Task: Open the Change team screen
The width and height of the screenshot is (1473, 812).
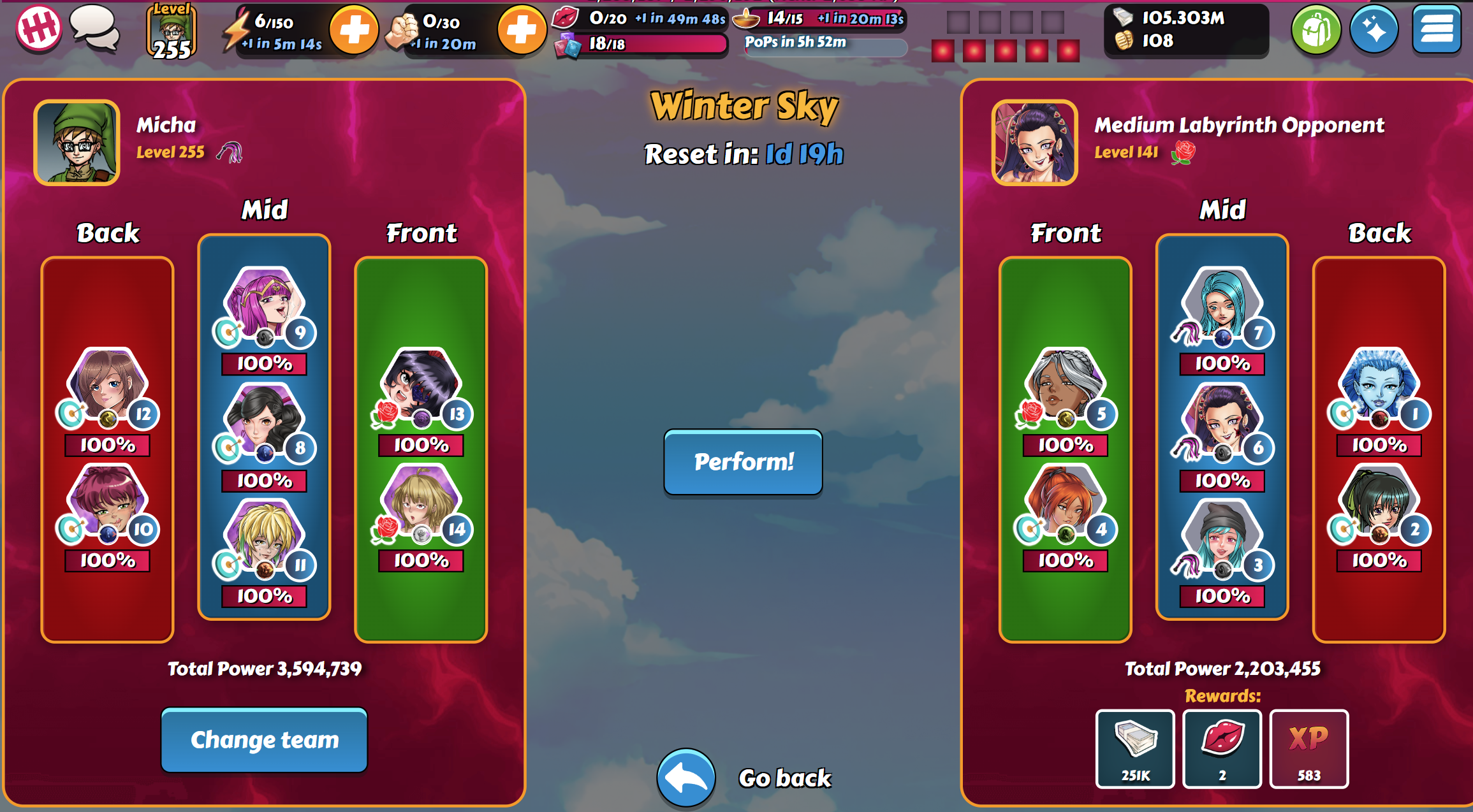Action: pos(264,740)
